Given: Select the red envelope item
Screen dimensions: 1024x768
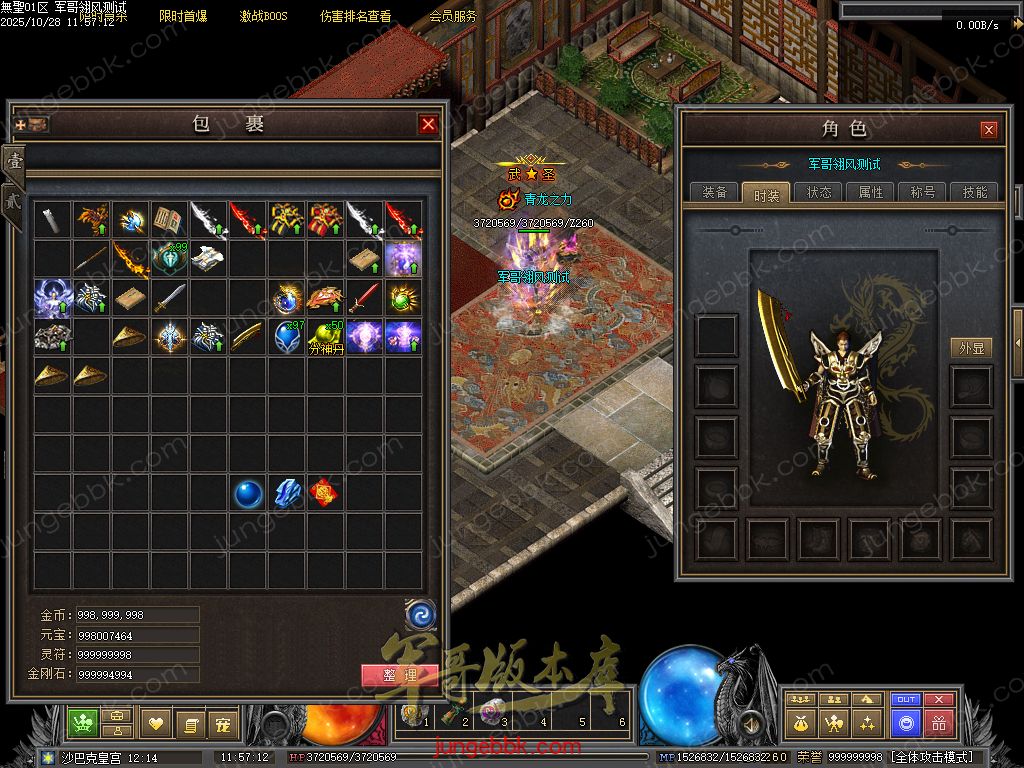Looking at the screenshot, I should pyautogui.click(x=325, y=493).
